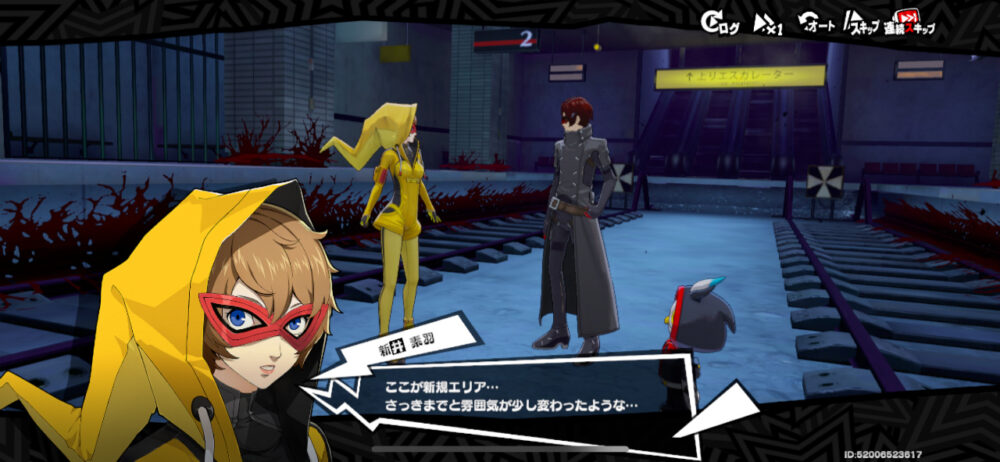Open the dialogue log (ログ)
Viewport: 1000px width, 462px height.
point(720,24)
